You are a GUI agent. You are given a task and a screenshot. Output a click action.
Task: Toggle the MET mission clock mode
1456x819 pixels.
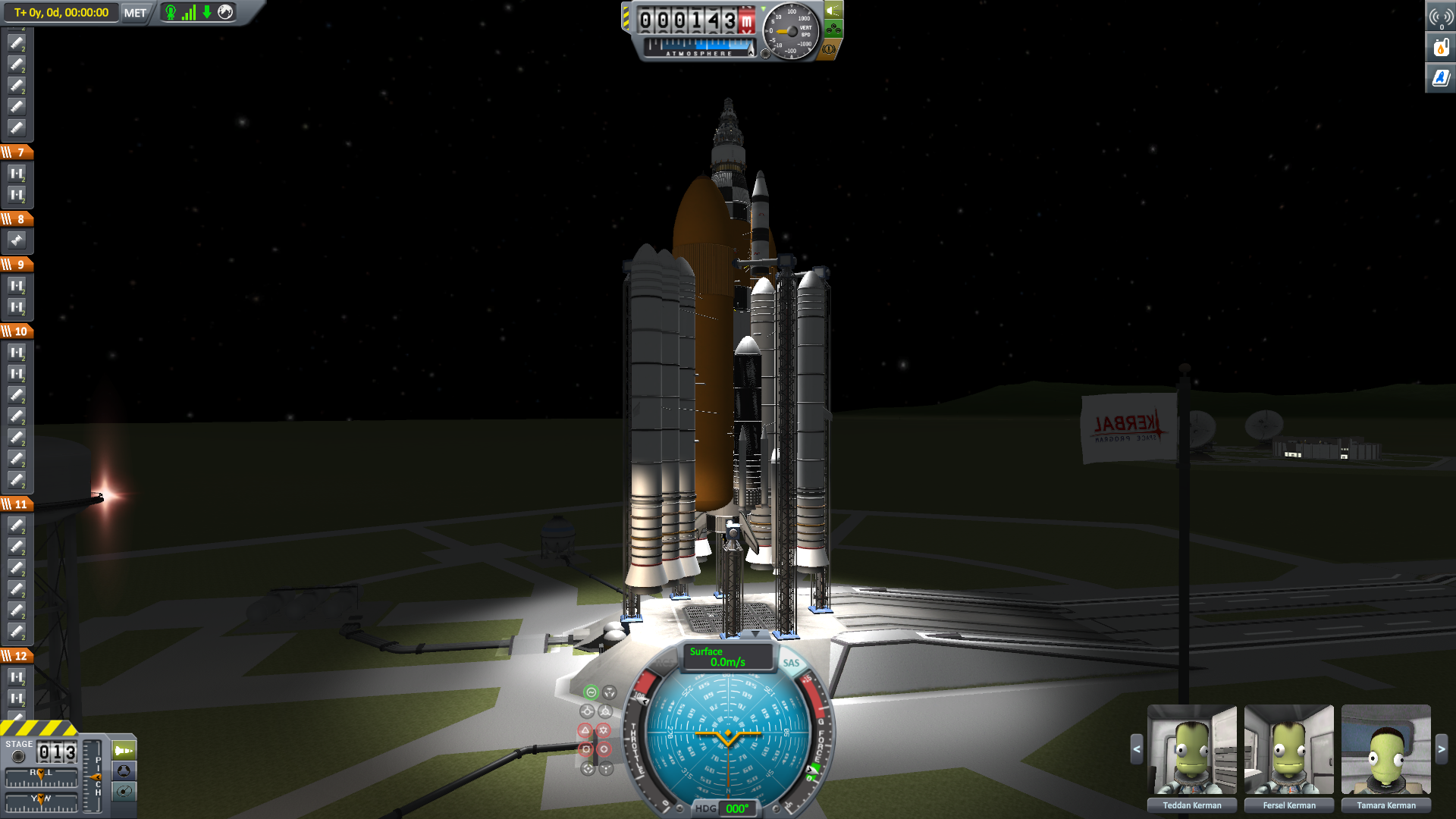coord(135,13)
